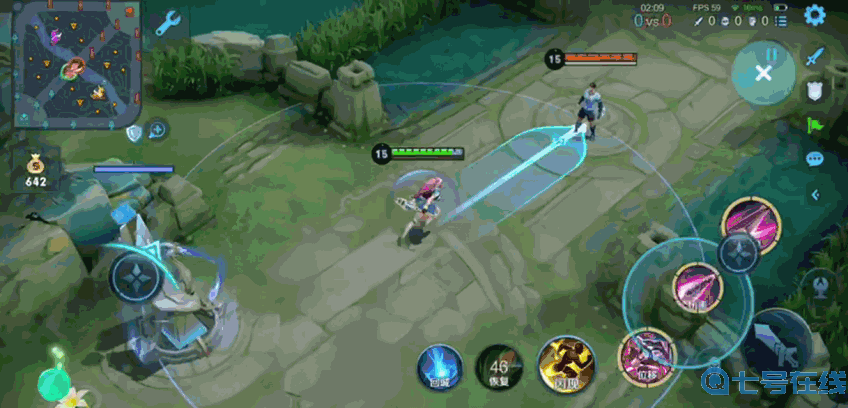
Task: Collapse the signal panel arrow
Action: 815,194
